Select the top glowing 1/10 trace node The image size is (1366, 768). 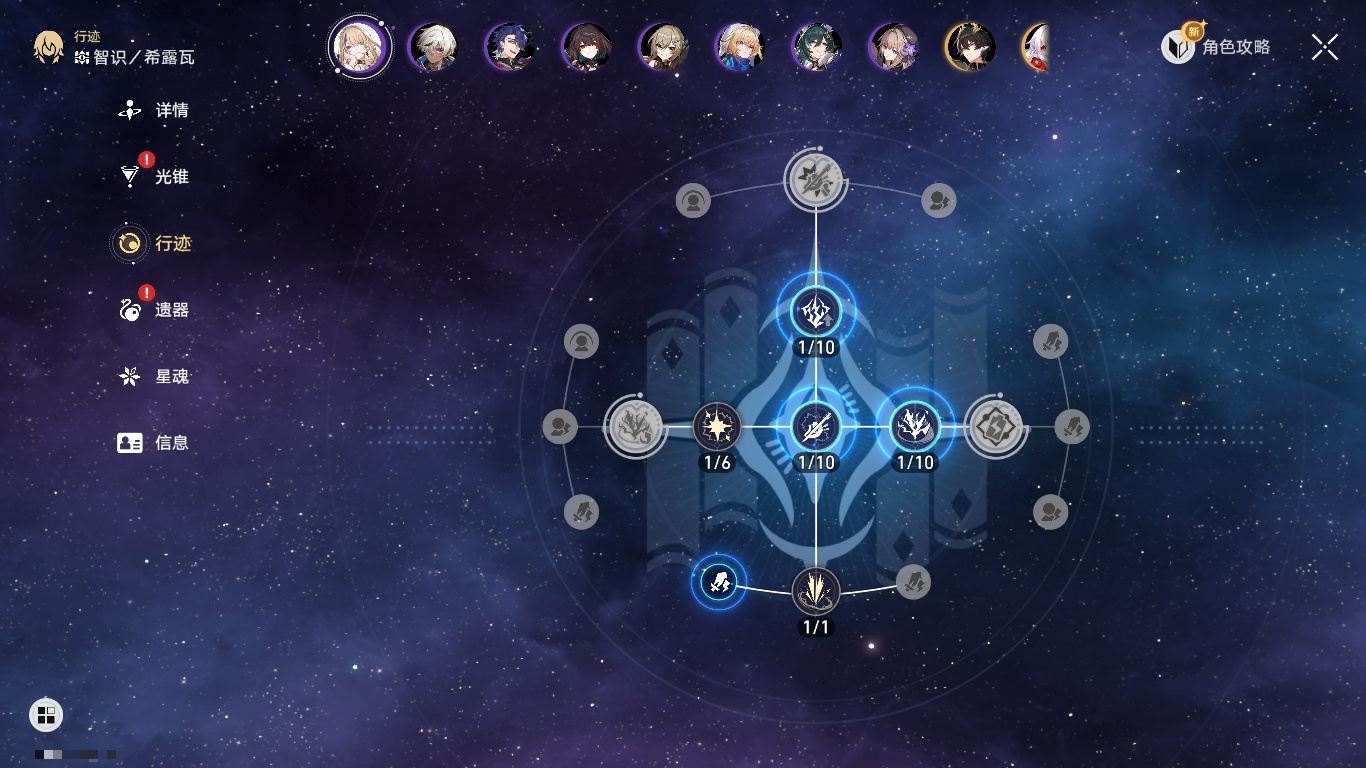point(816,312)
